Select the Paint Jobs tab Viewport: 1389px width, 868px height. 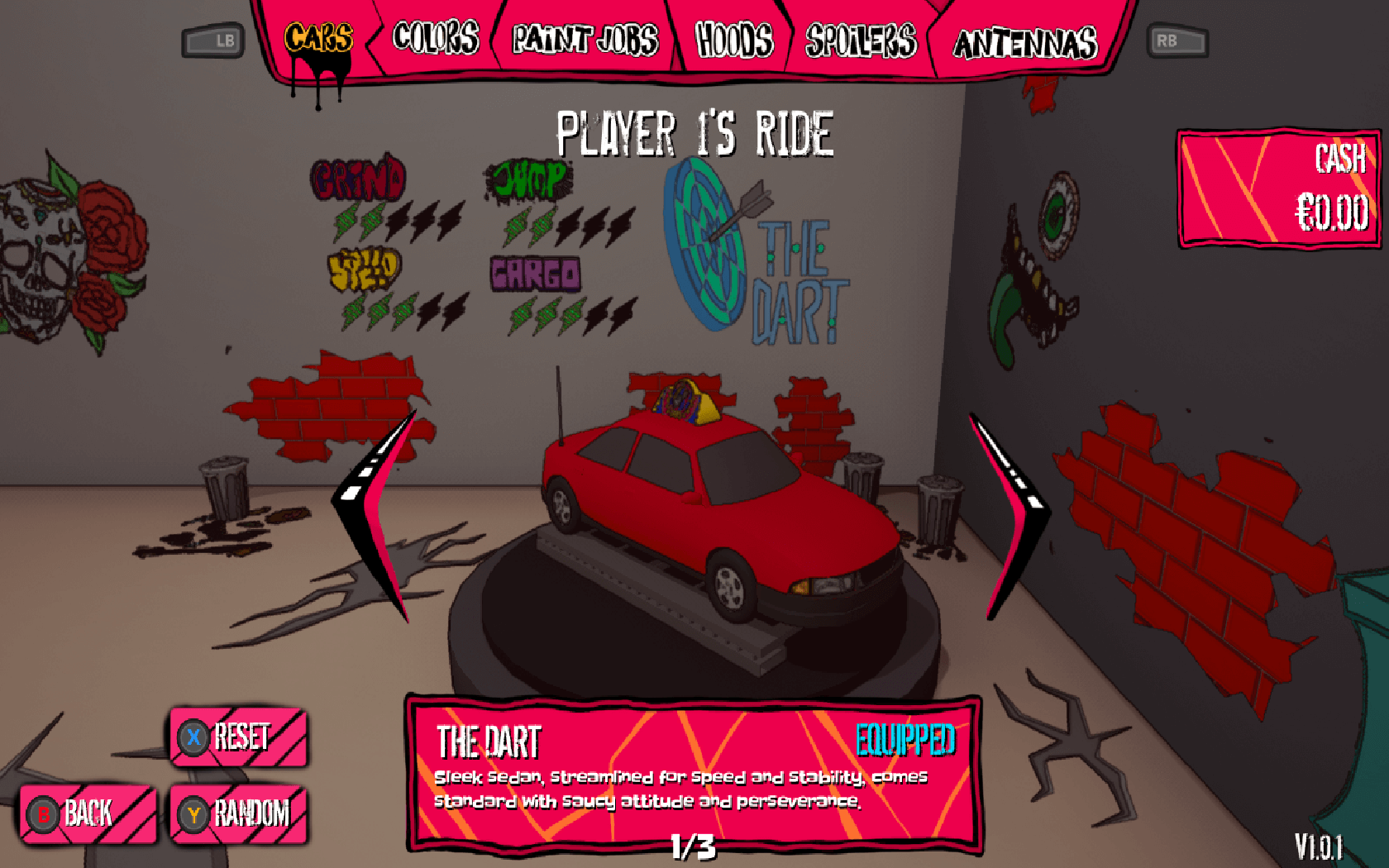click(x=585, y=40)
